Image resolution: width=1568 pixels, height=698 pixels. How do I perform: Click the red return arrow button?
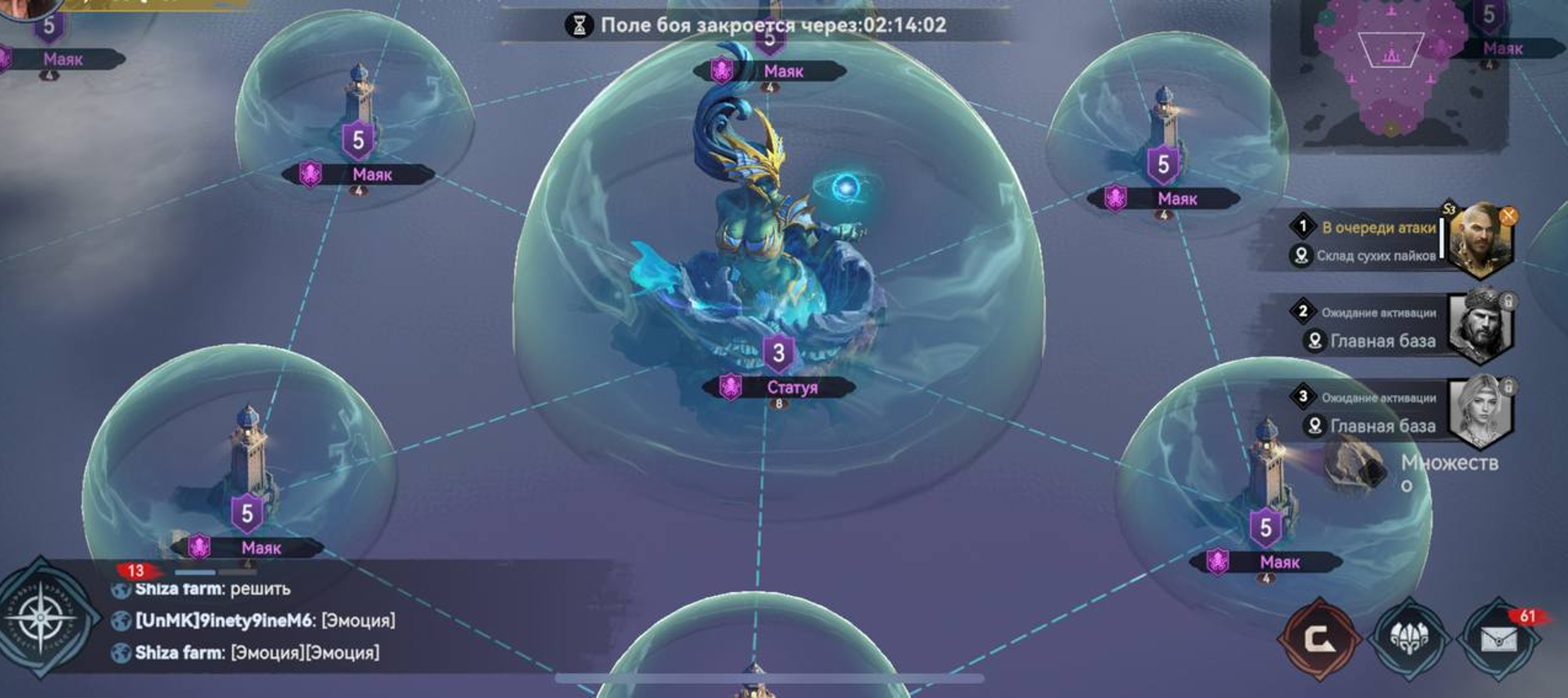[x=1319, y=638]
